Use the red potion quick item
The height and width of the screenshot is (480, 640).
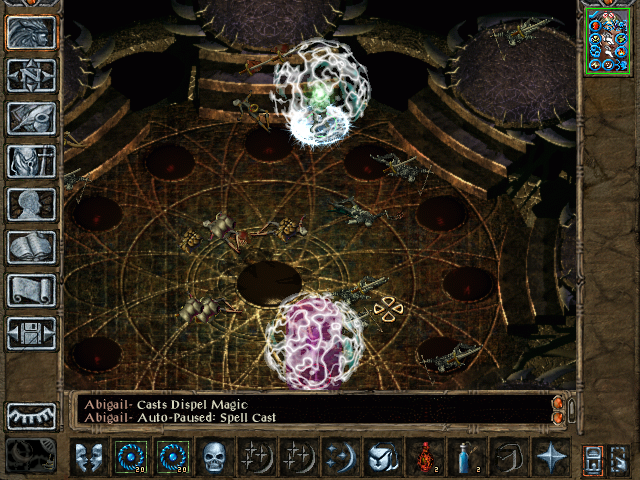tap(424, 457)
